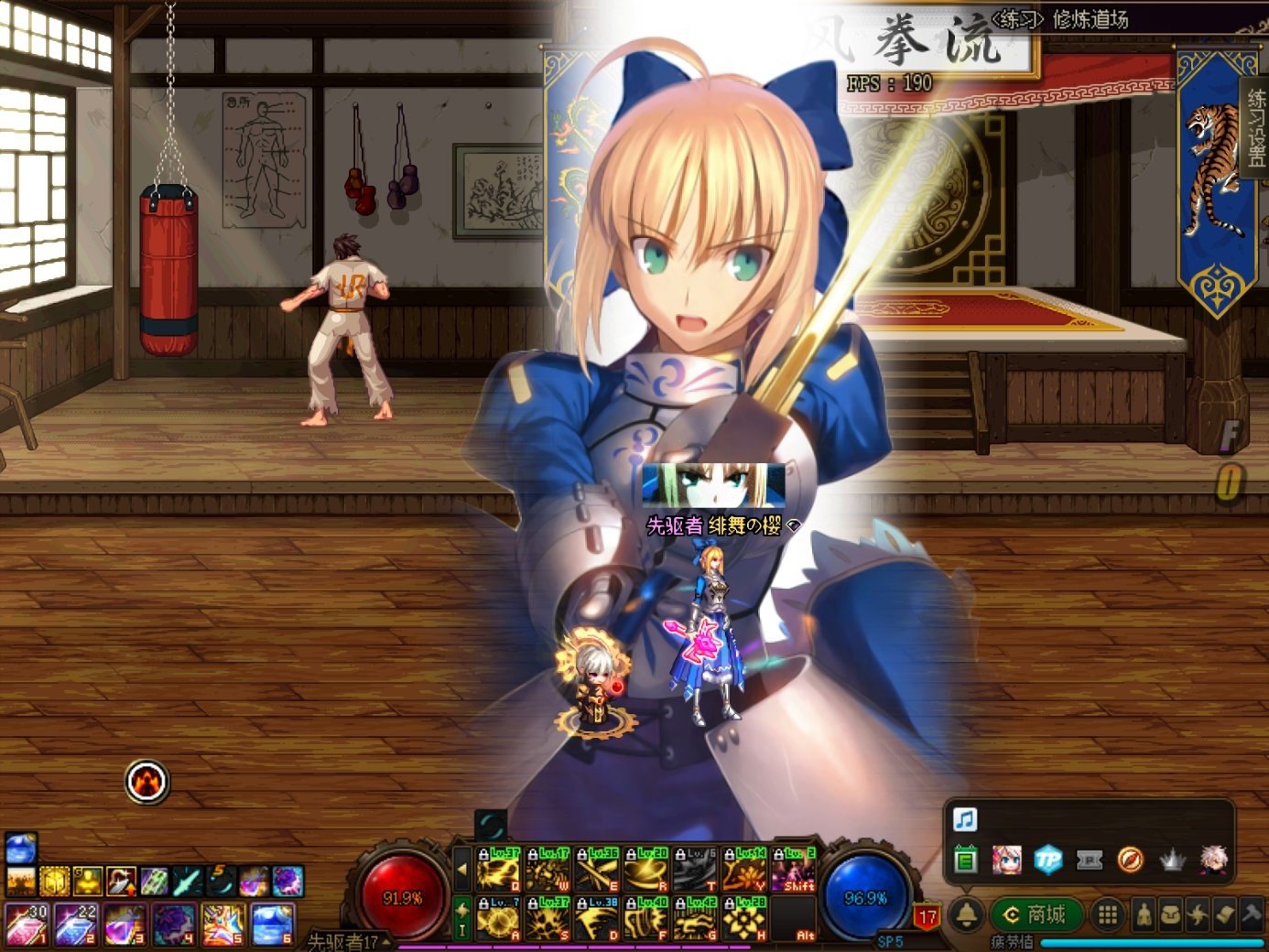Click the notification bell button
Viewport: 1269px width, 952px height.
click(966, 914)
